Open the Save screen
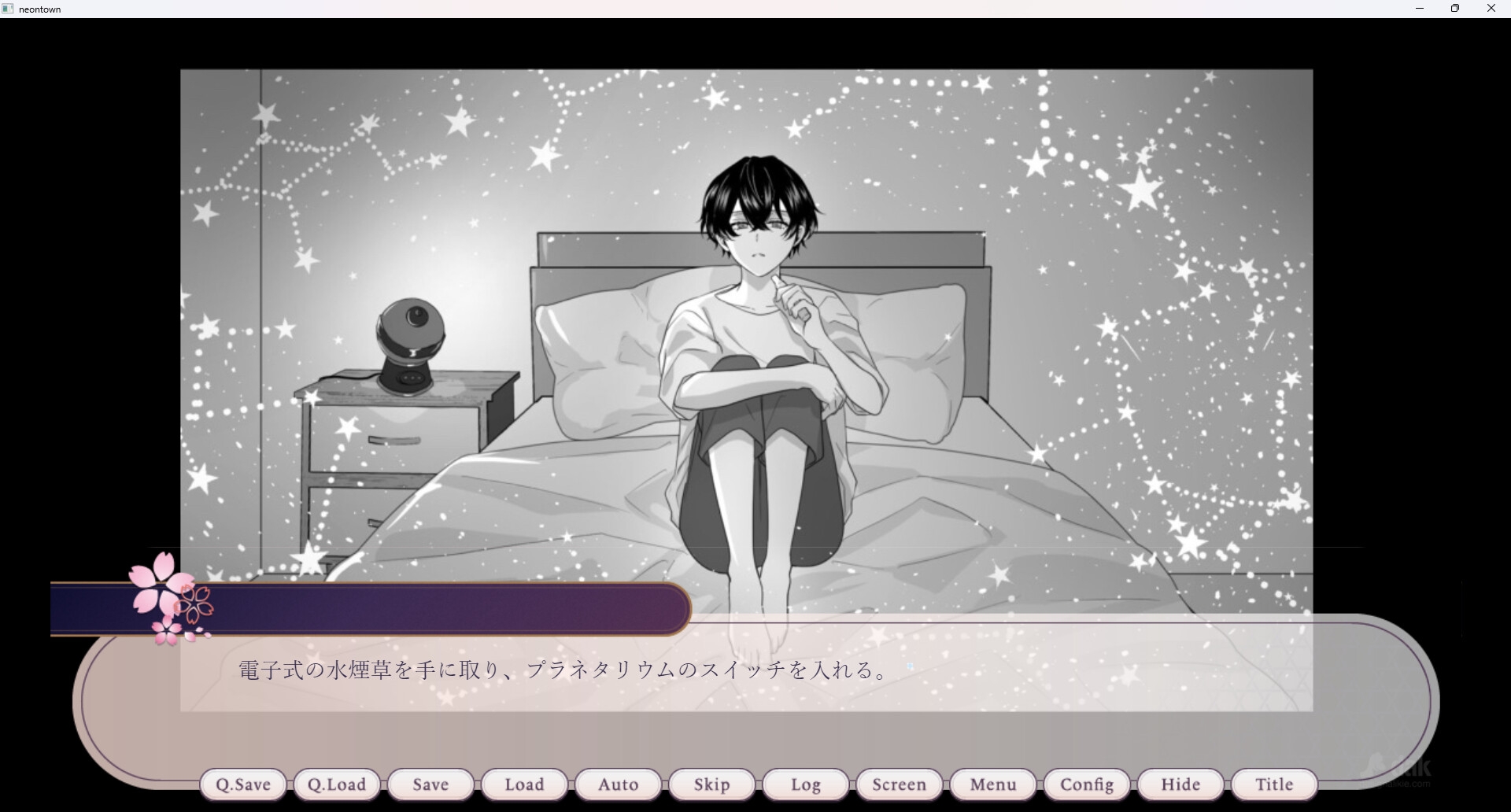This screenshot has height=812, width=1511. [430, 784]
